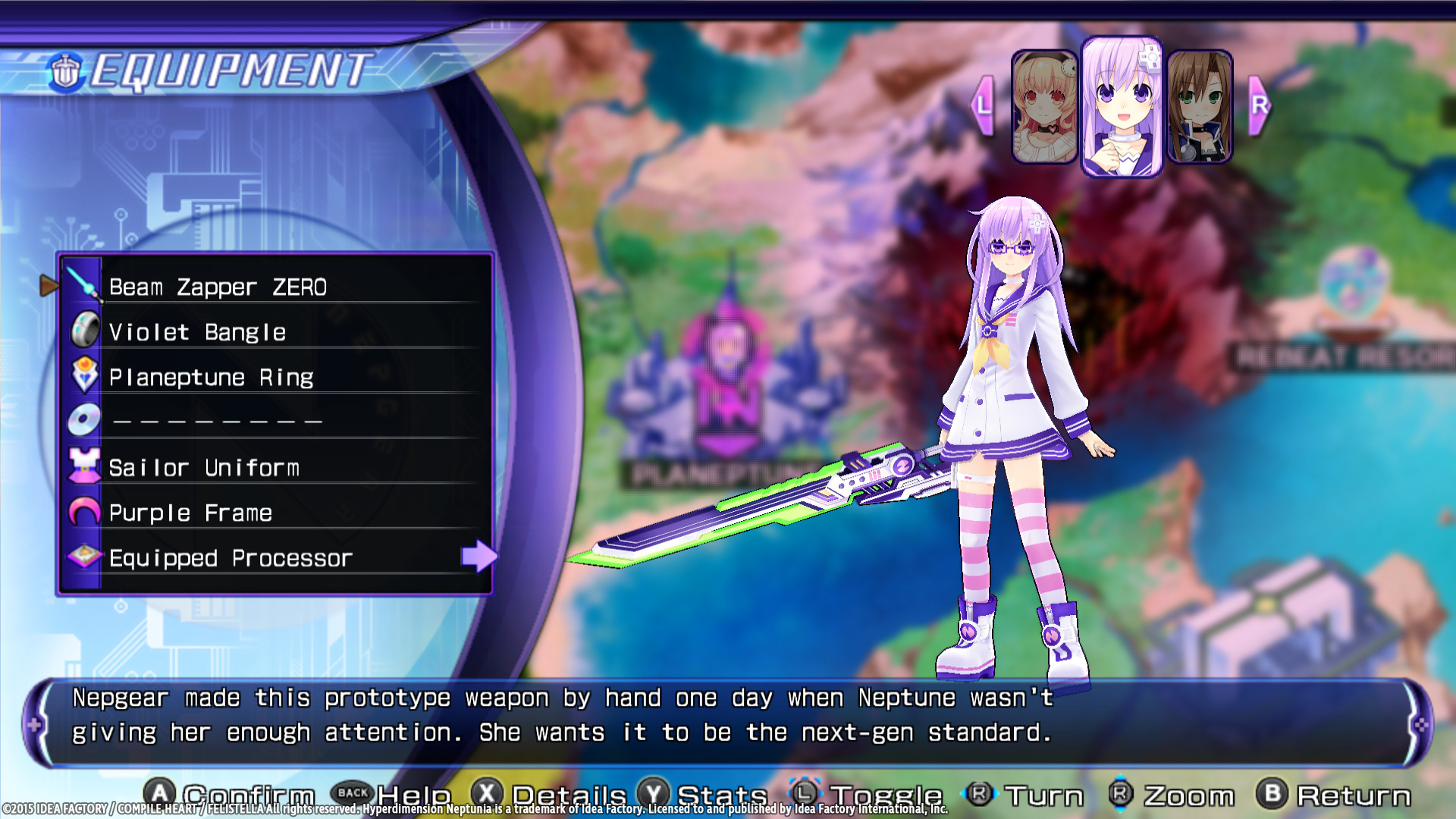
Task: Switch to the leftmost character portrait
Action: pos(1045,106)
